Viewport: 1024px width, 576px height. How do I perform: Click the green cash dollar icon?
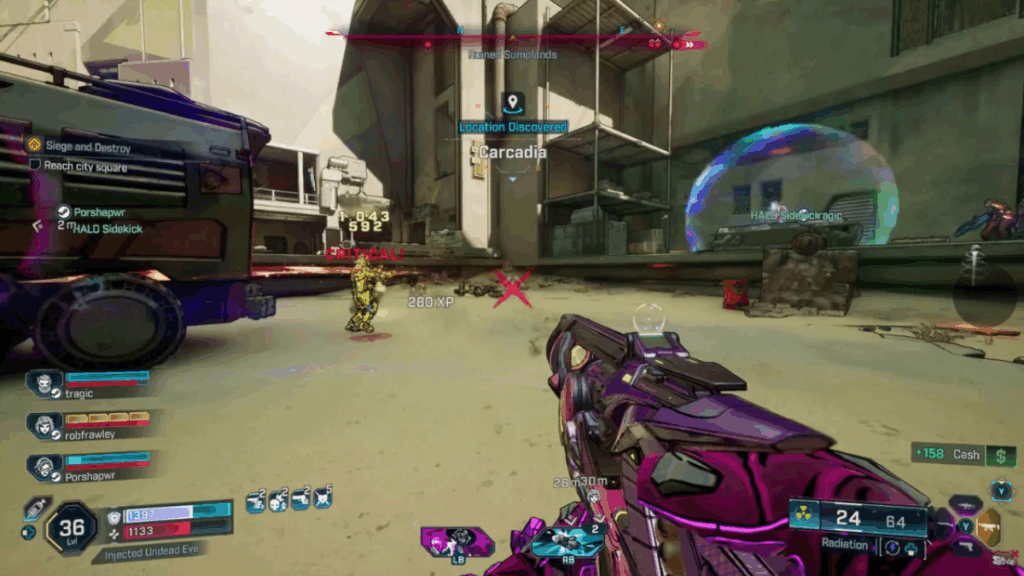[x=1000, y=455]
